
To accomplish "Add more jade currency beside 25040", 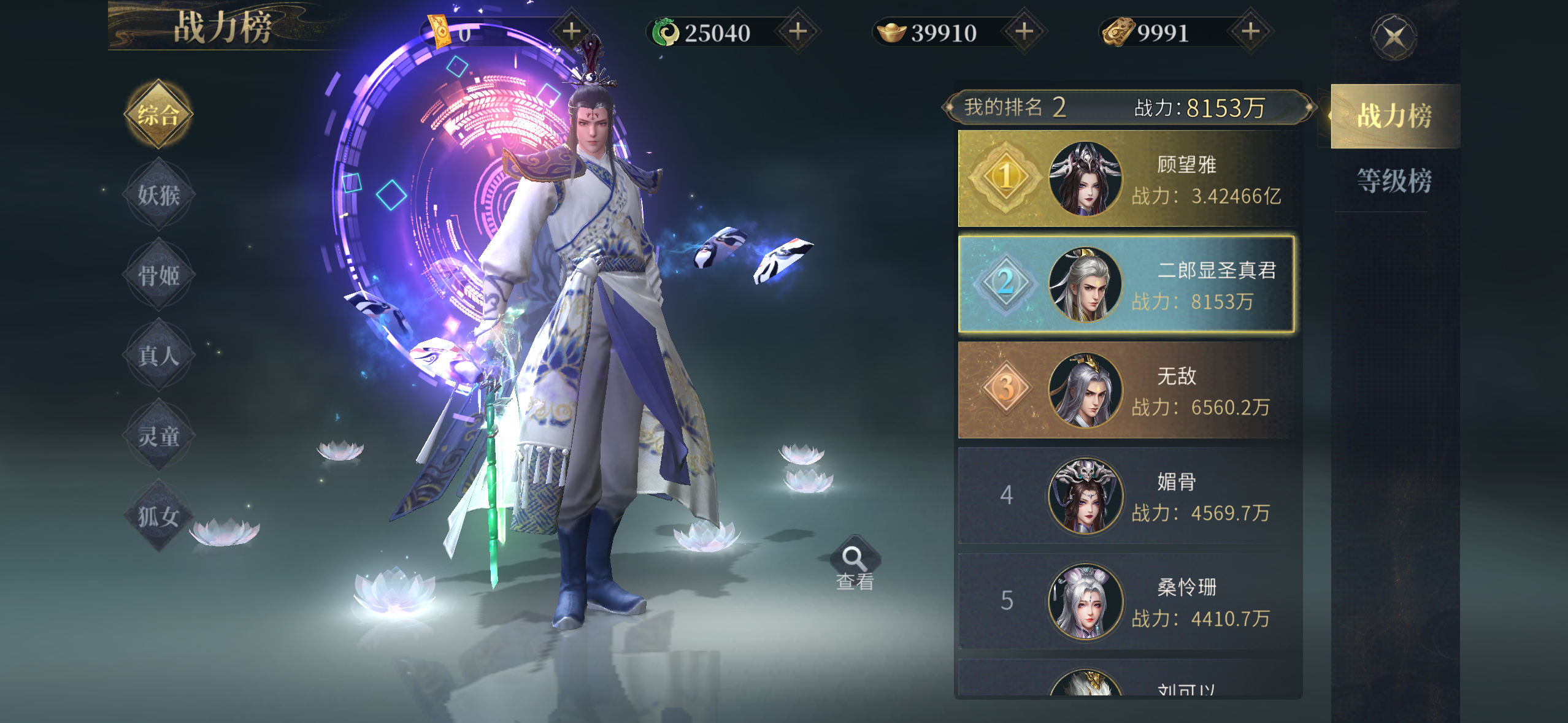I will click(797, 31).
